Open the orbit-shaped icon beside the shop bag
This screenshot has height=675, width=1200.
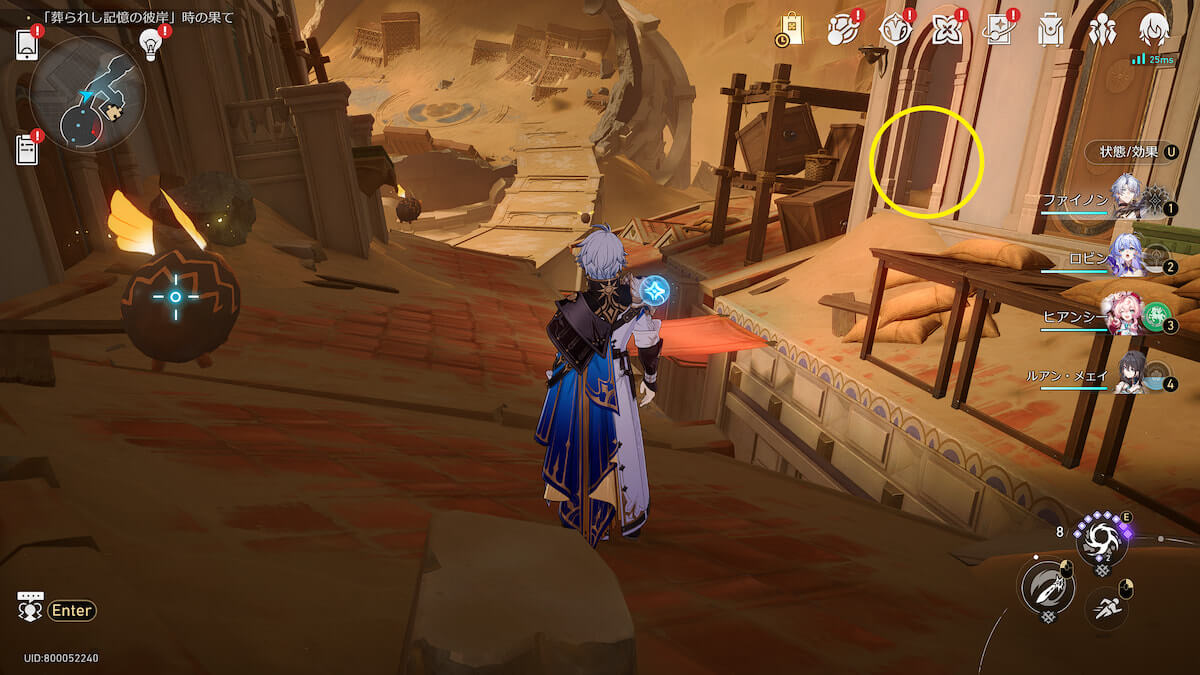click(843, 30)
